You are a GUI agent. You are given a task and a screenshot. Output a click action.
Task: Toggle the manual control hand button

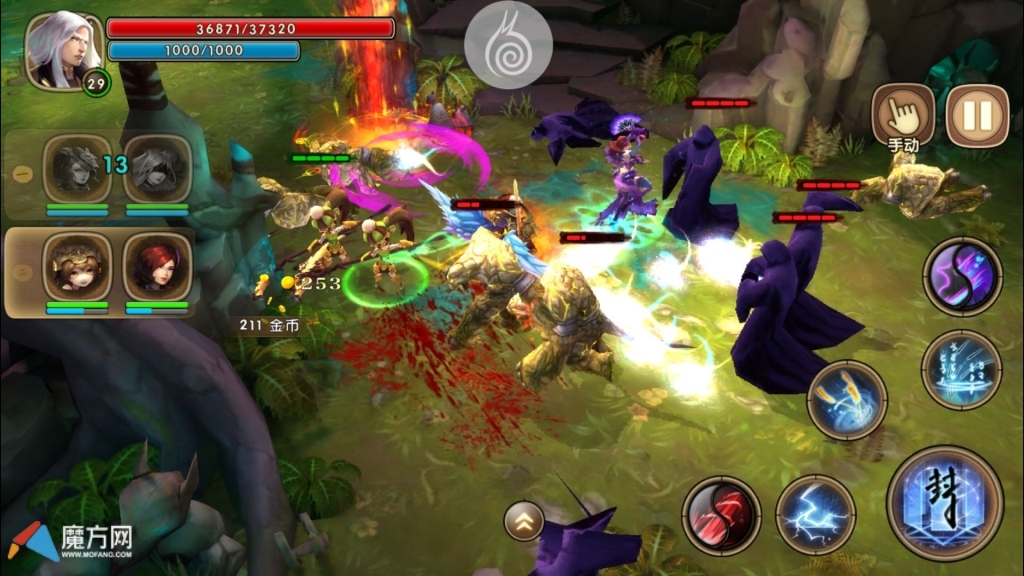903,114
